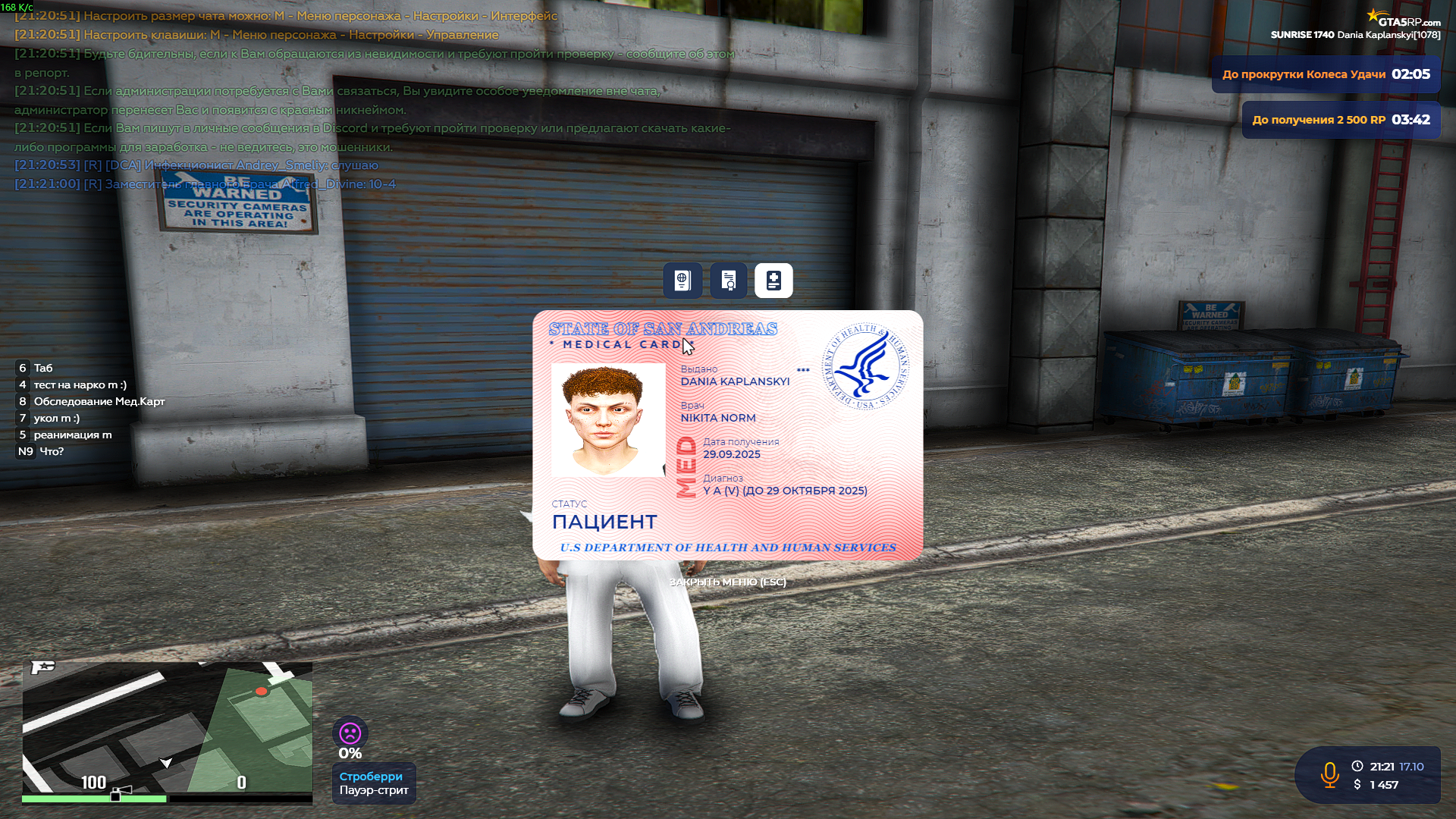The height and width of the screenshot is (819, 1456).
Task: Click the 'До получения 2 500 RP' timer
Action: (x=1341, y=120)
